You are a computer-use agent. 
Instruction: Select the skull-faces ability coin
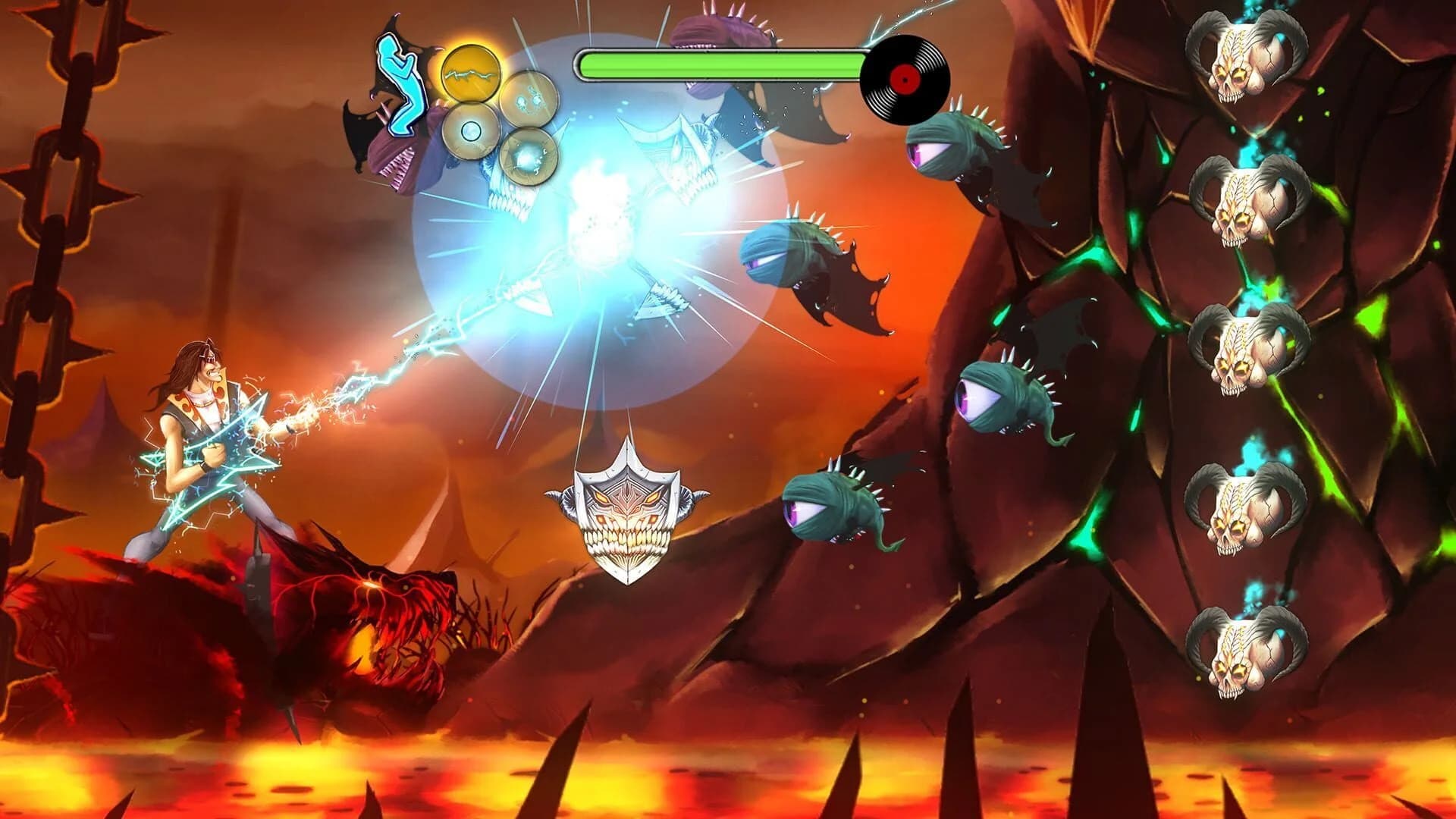pyautogui.click(x=529, y=97)
